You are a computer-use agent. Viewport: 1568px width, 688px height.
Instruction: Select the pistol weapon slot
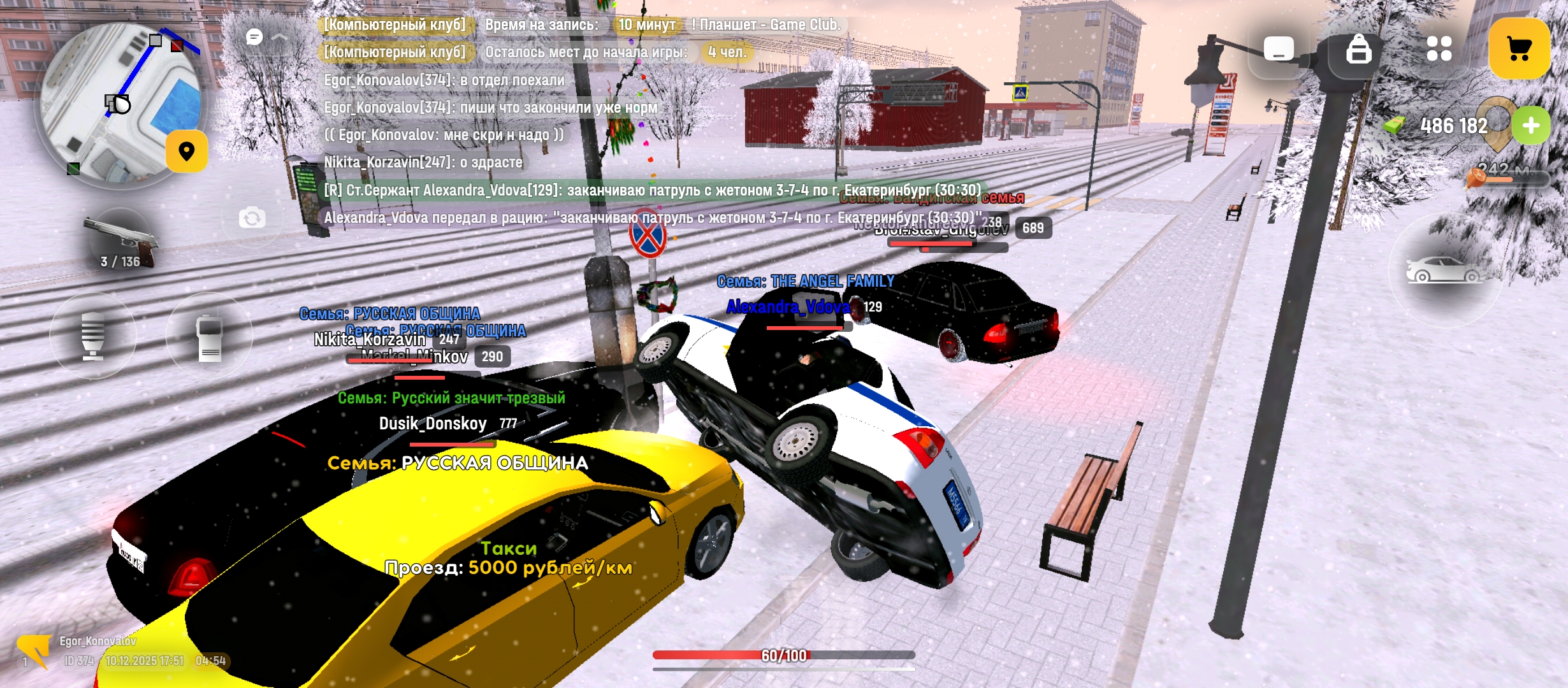pyautogui.click(x=121, y=242)
